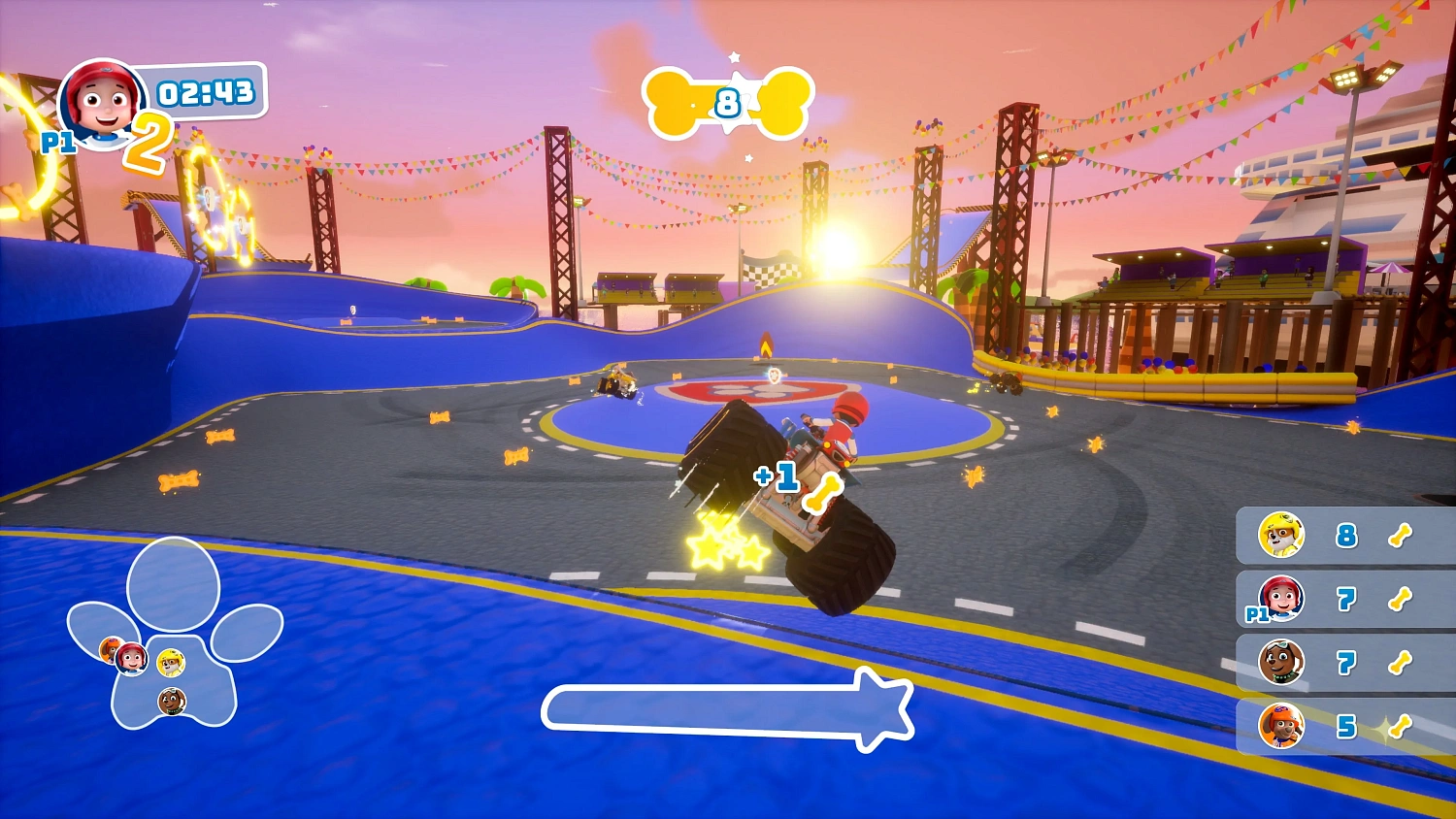Viewport: 1456px width, 819px height.
Task: Select the yellow 2 position number near the timer
Action: [x=150, y=139]
